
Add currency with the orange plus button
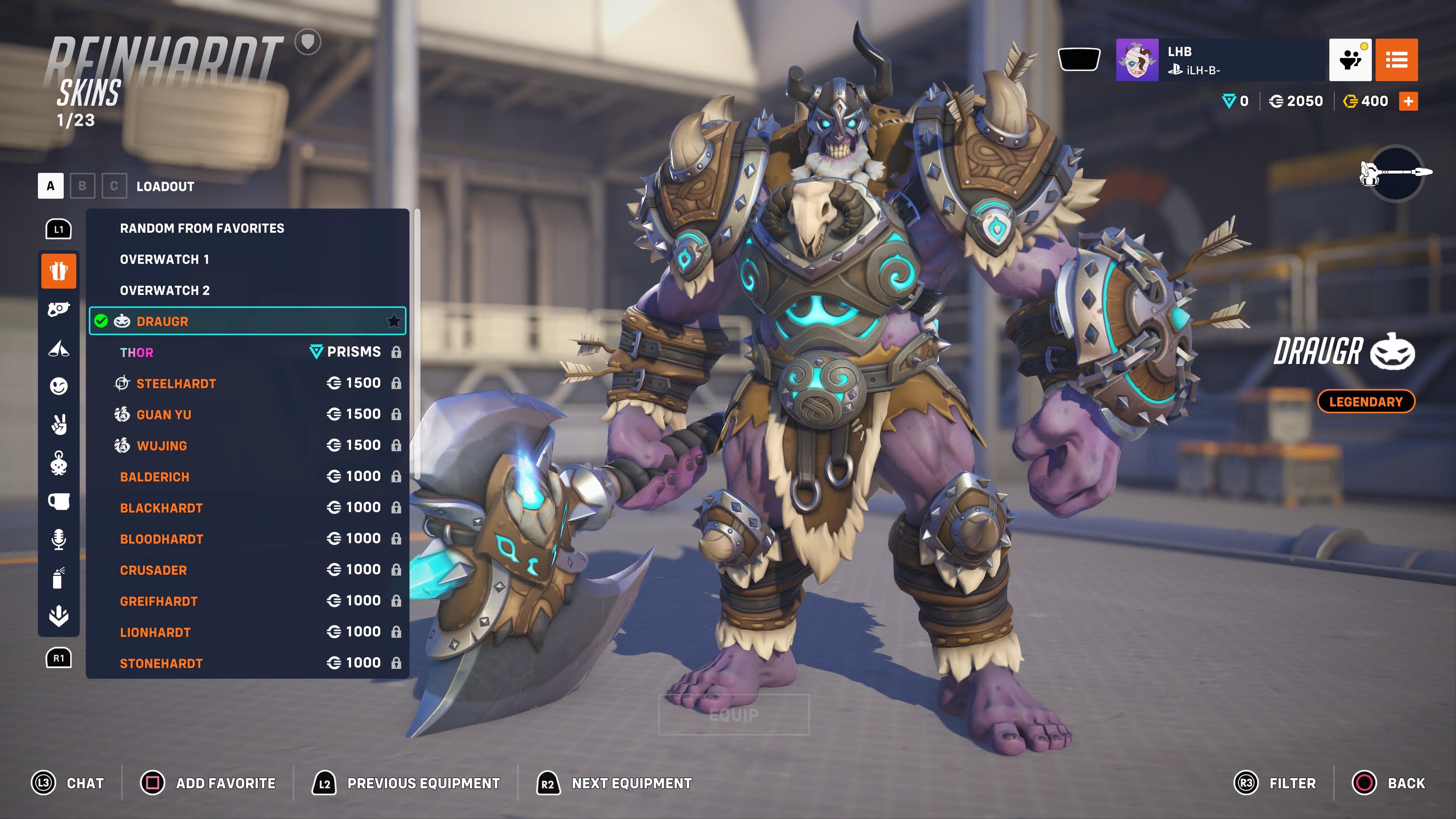1408,101
